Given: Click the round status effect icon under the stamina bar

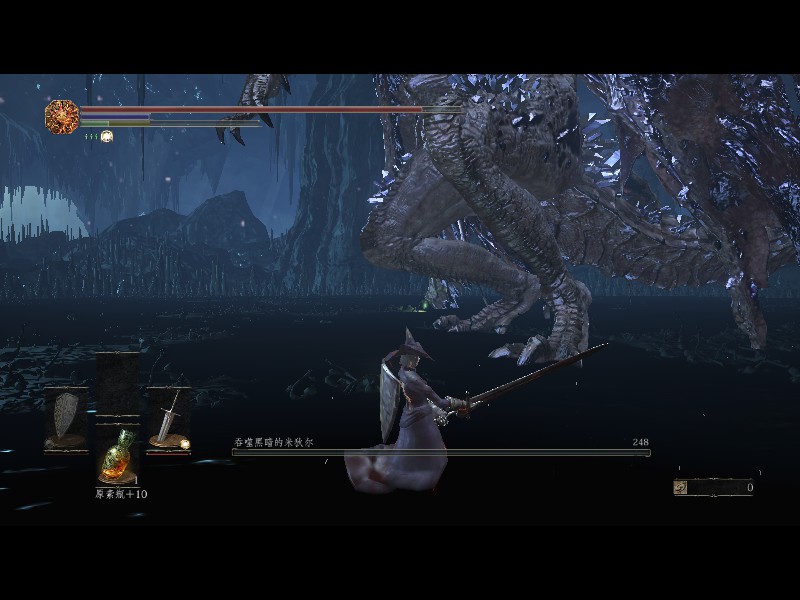Looking at the screenshot, I should click(x=107, y=136).
